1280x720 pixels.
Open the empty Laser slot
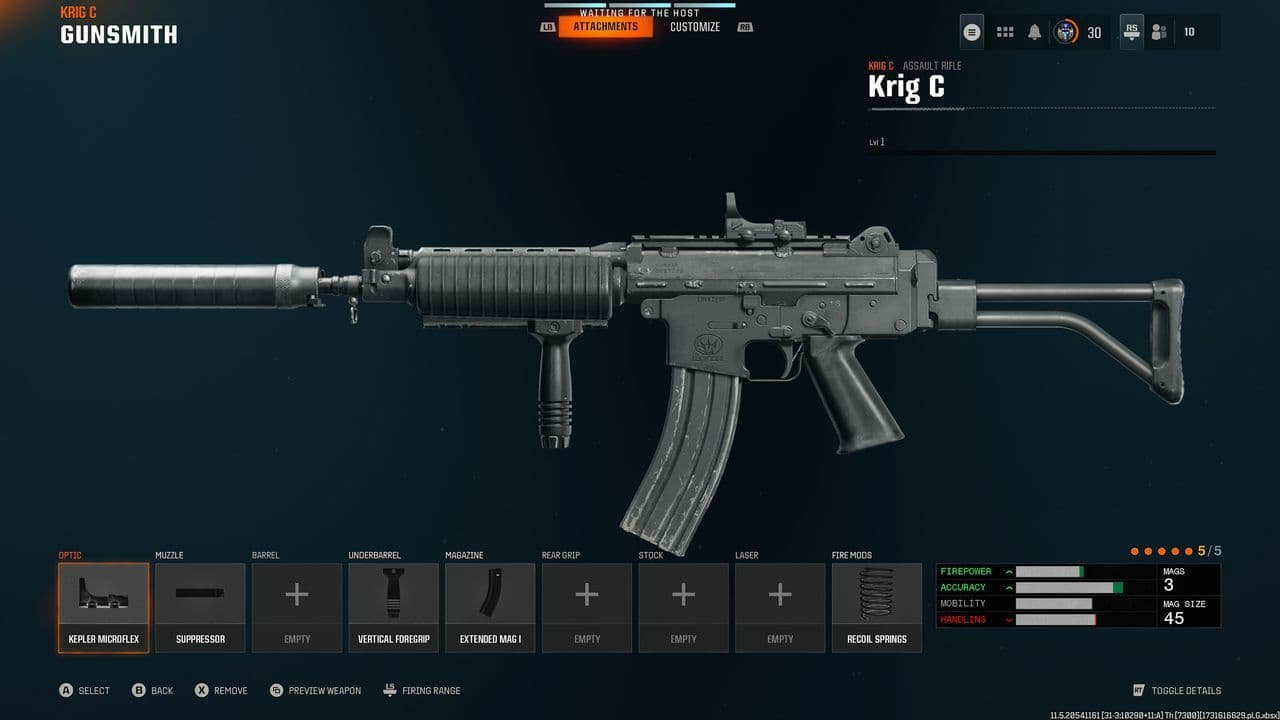pos(780,607)
